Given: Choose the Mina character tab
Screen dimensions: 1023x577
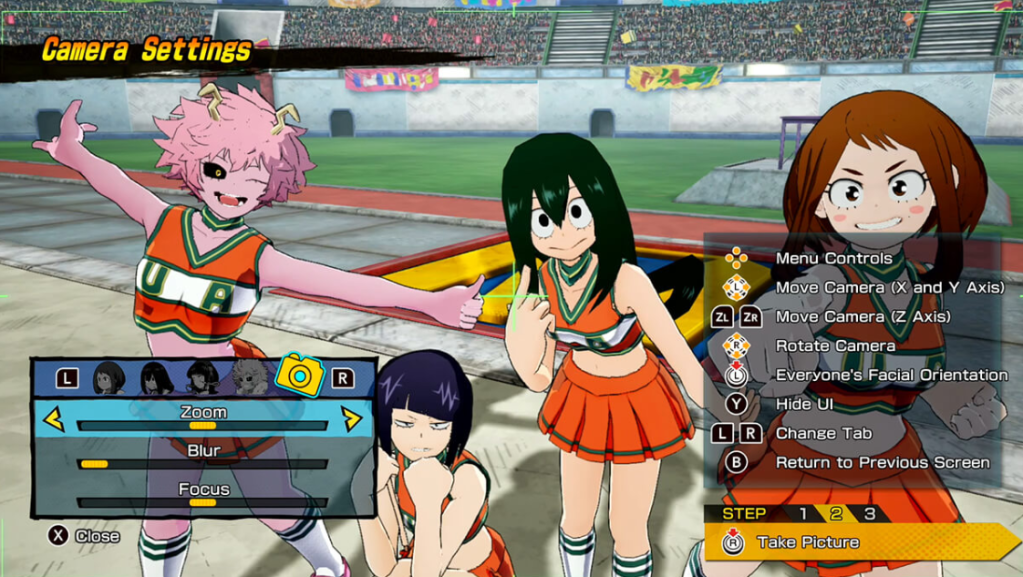Looking at the screenshot, I should point(250,377).
